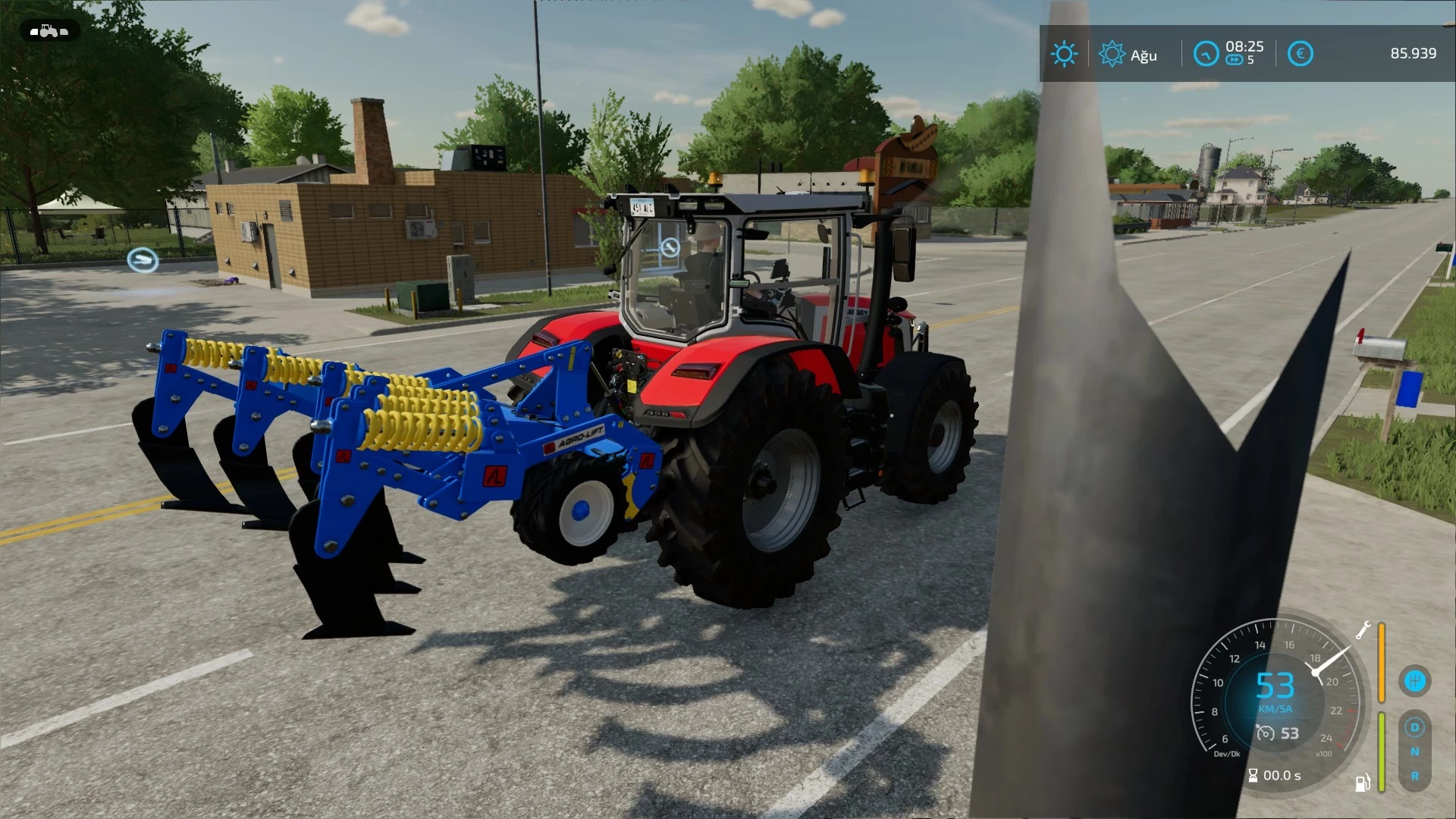Viewport: 1456px width, 819px height.
Task: Click the fuel pump icon near the fuel gauge
Action: [1362, 783]
